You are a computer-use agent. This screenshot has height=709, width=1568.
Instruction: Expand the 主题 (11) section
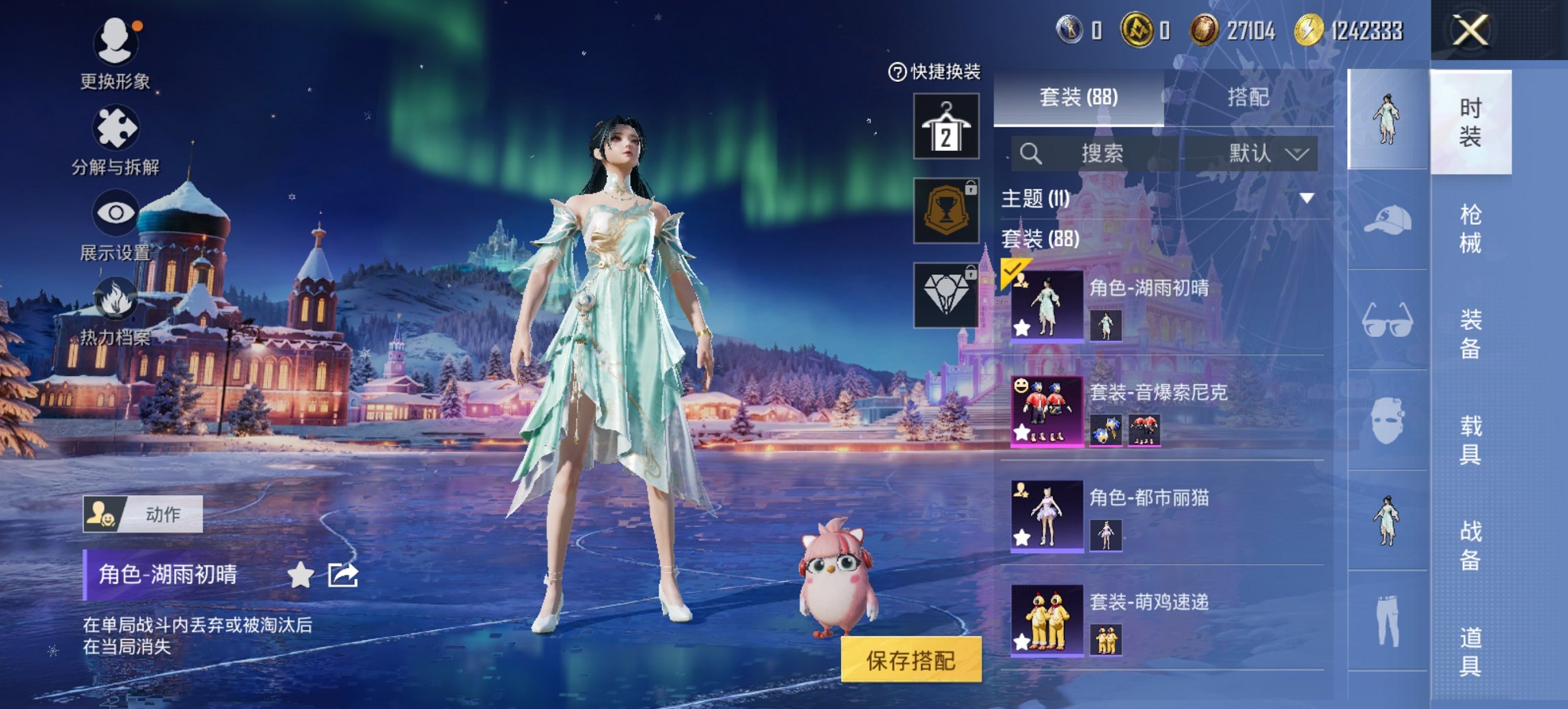click(x=1306, y=198)
